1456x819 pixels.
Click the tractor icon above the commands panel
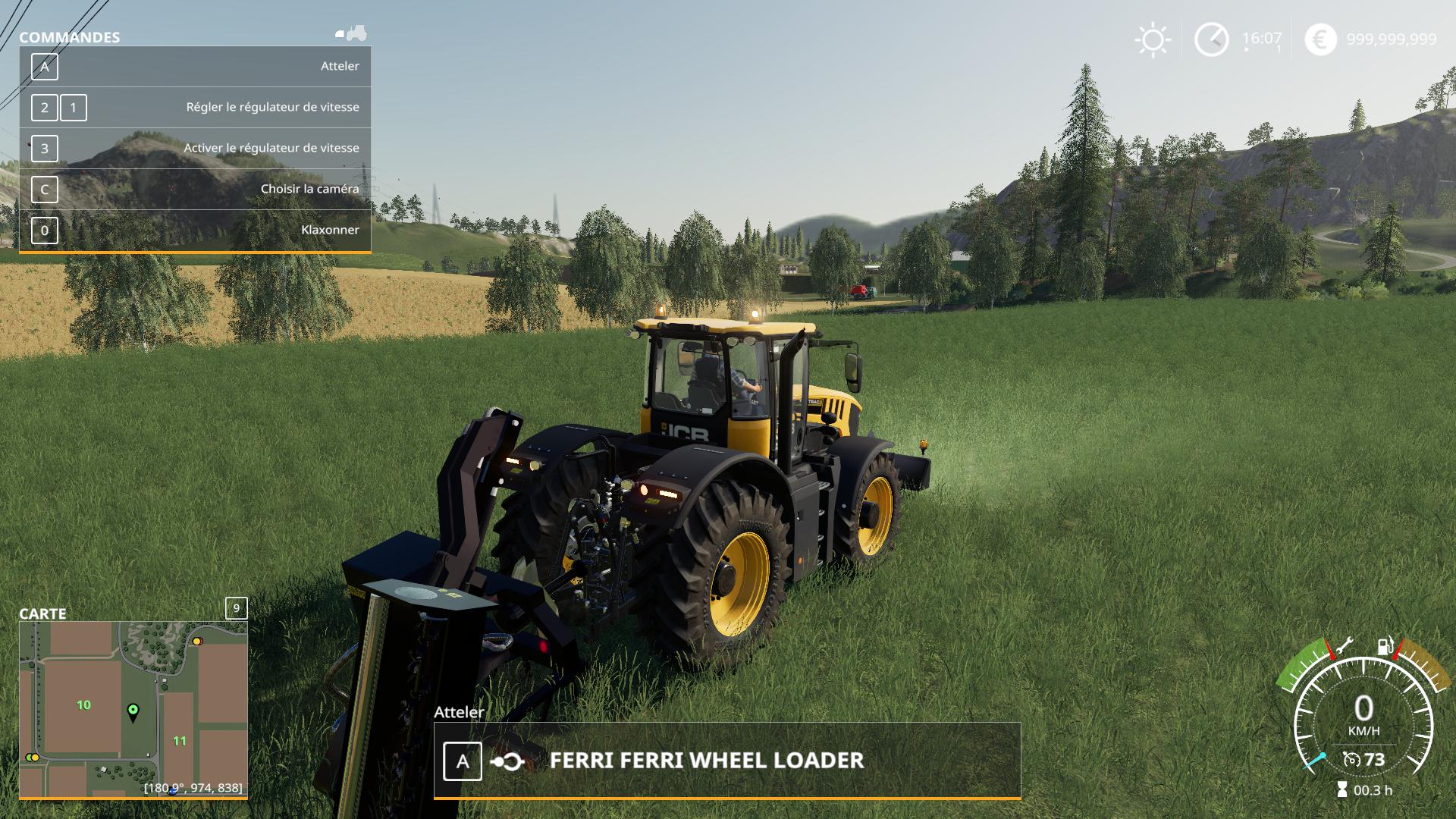[x=352, y=33]
